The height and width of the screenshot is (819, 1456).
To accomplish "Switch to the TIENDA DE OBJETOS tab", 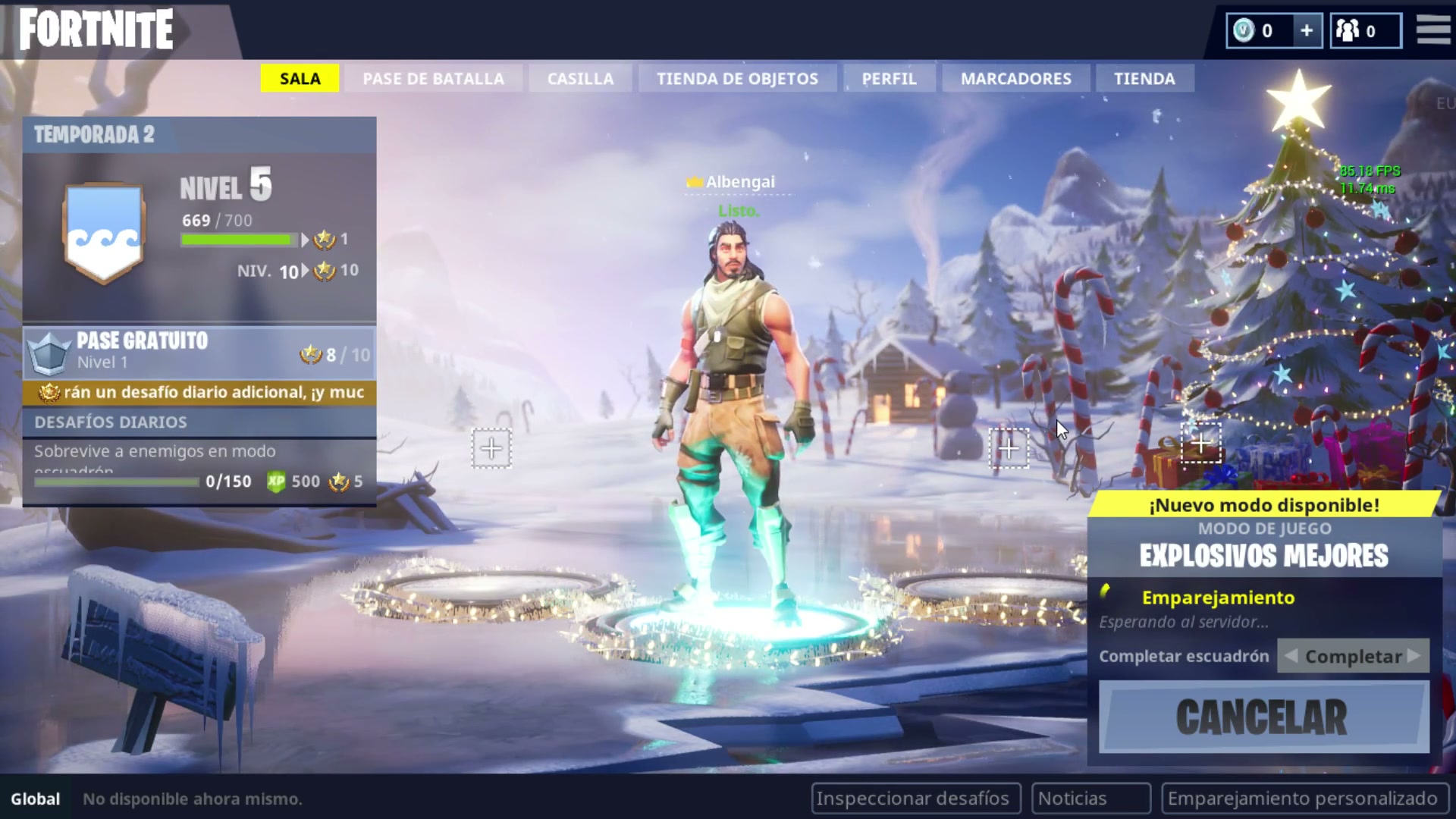I will 736,78.
